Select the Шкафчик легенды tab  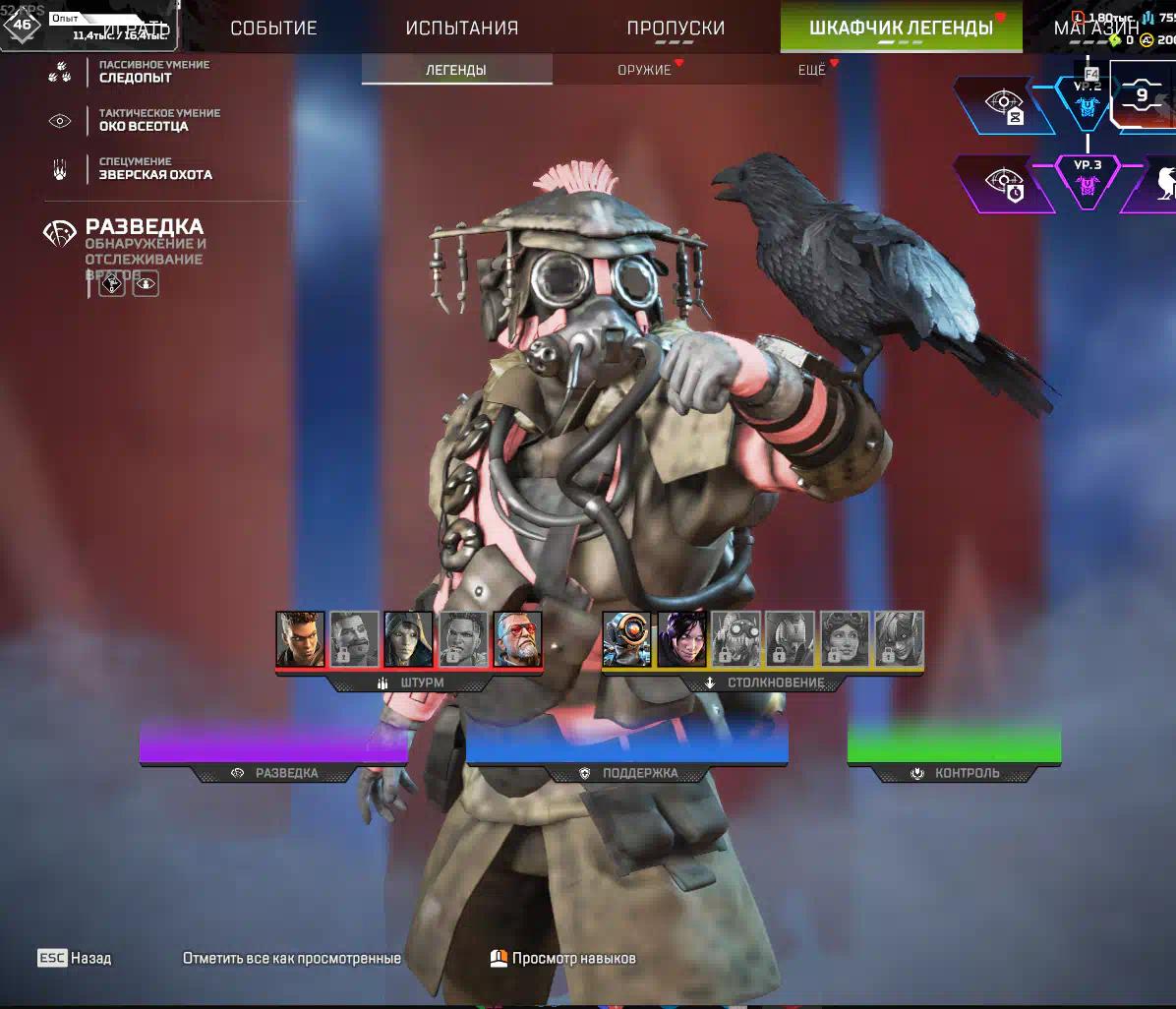[901, 28]
